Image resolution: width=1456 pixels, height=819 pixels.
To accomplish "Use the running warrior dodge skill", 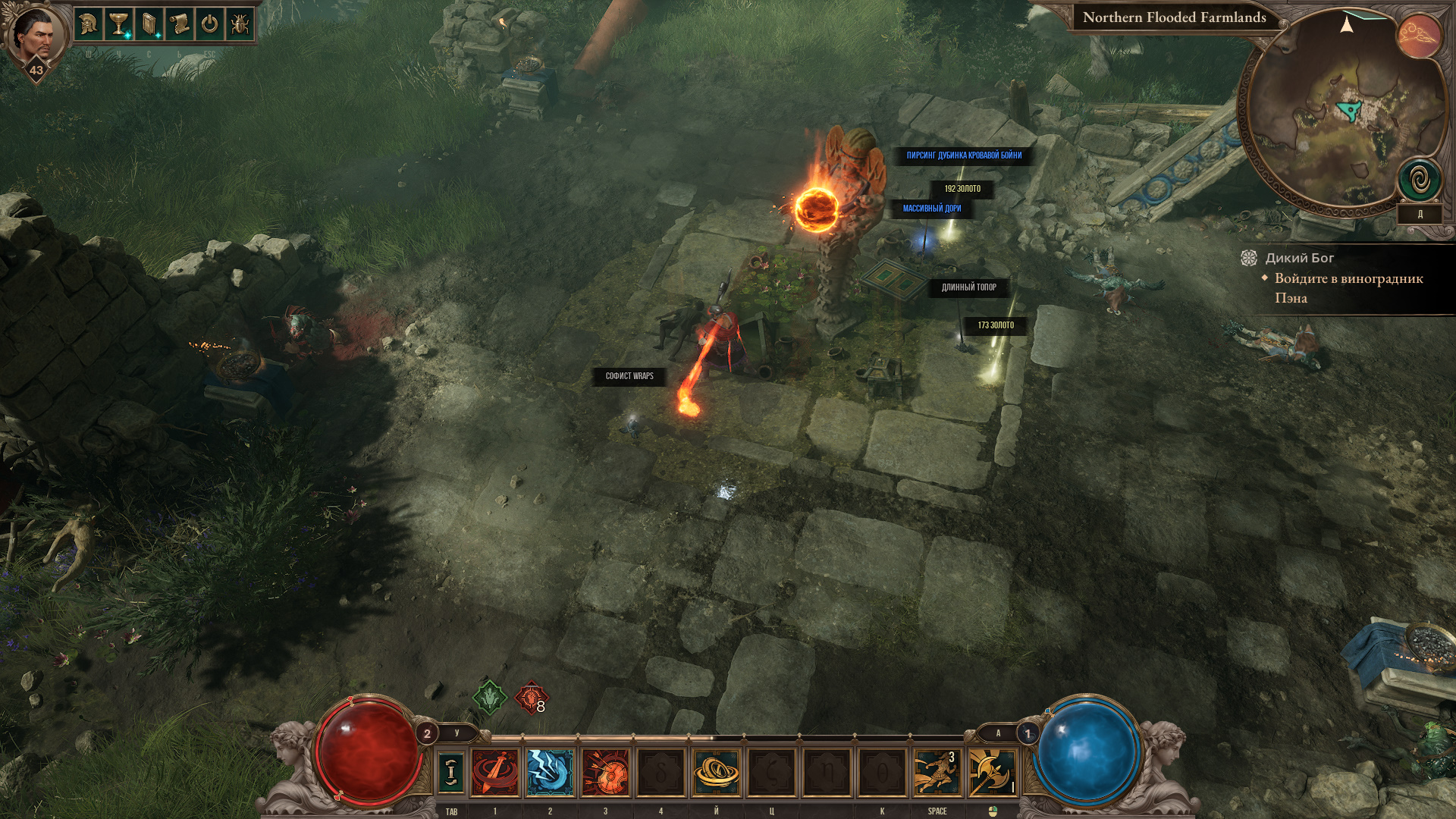I will [x=937, y=772].
